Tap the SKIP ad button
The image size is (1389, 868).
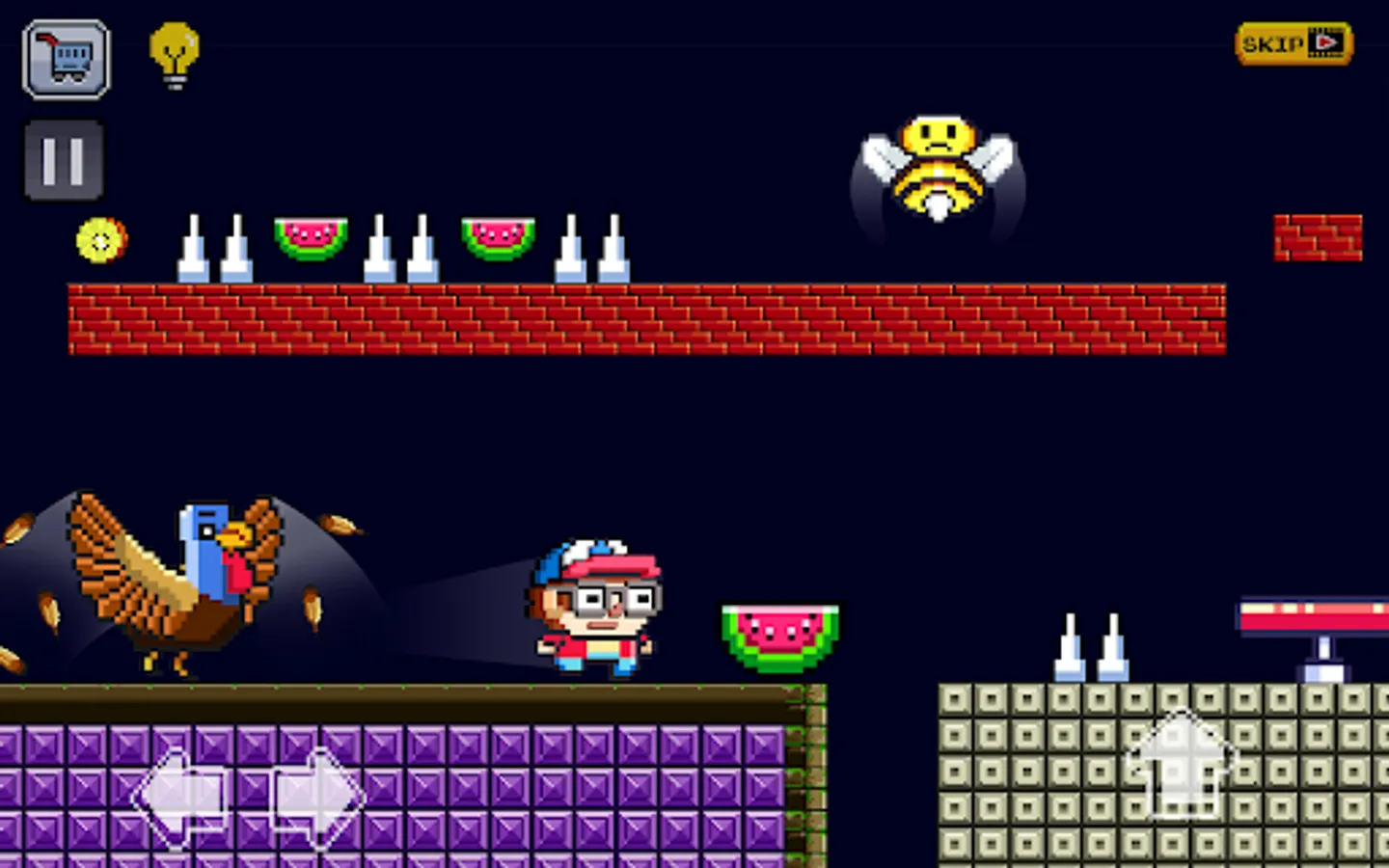point(1293,42)
